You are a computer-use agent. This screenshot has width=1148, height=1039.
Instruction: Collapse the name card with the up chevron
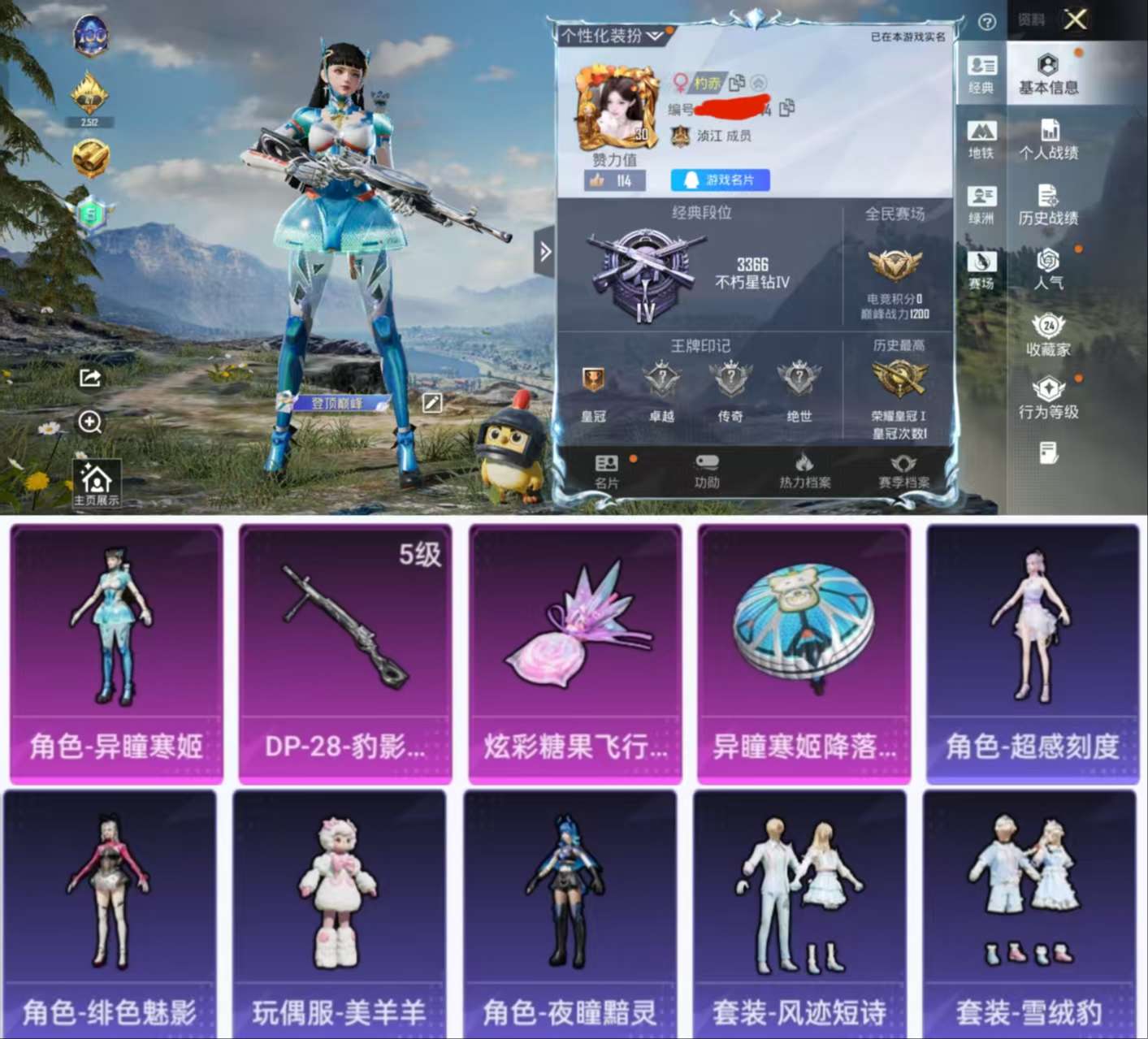click(x=756, y=84)
